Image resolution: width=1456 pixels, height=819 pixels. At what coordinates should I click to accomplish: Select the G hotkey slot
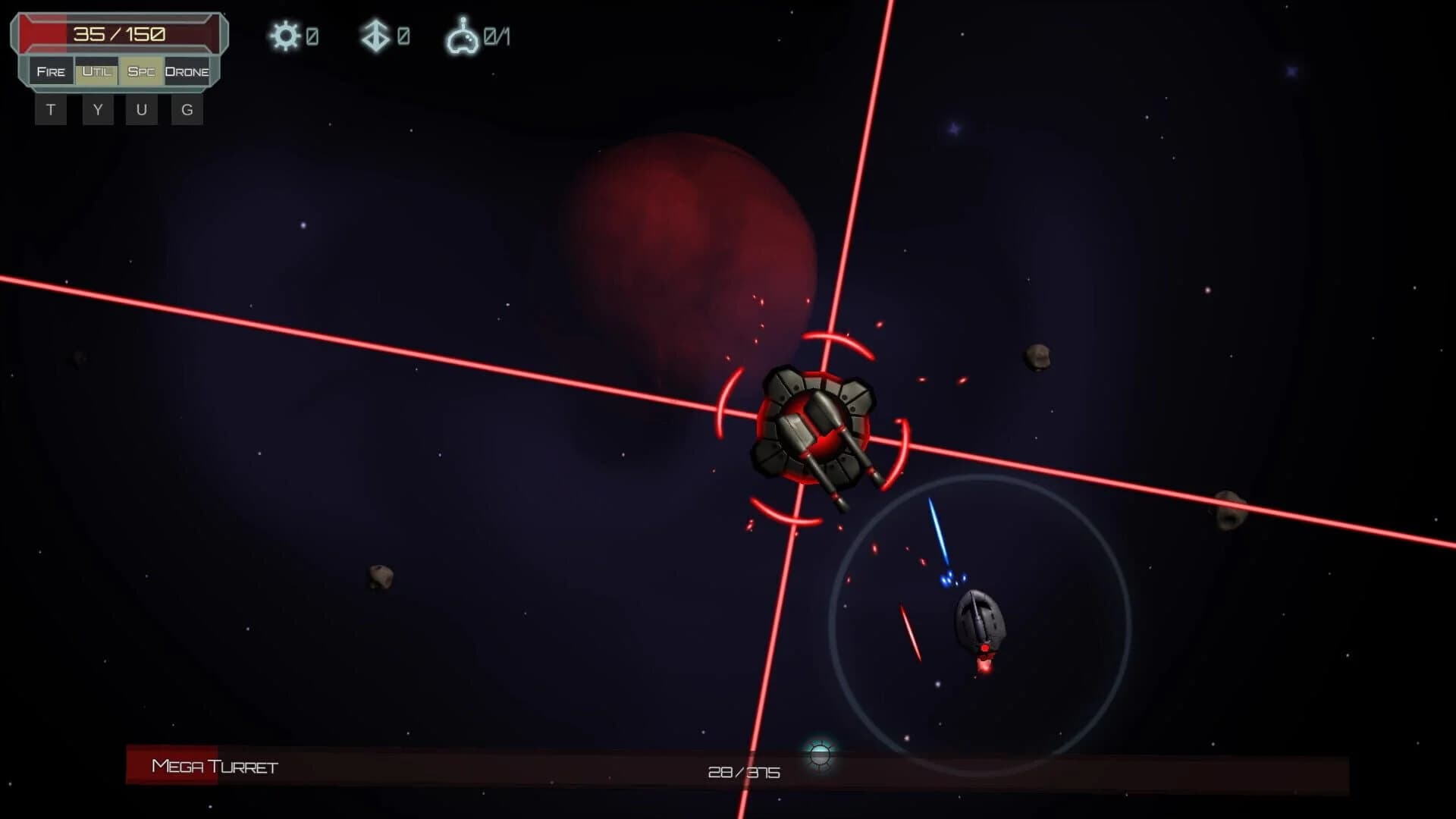pyautogui.click(x=186, y=109)
